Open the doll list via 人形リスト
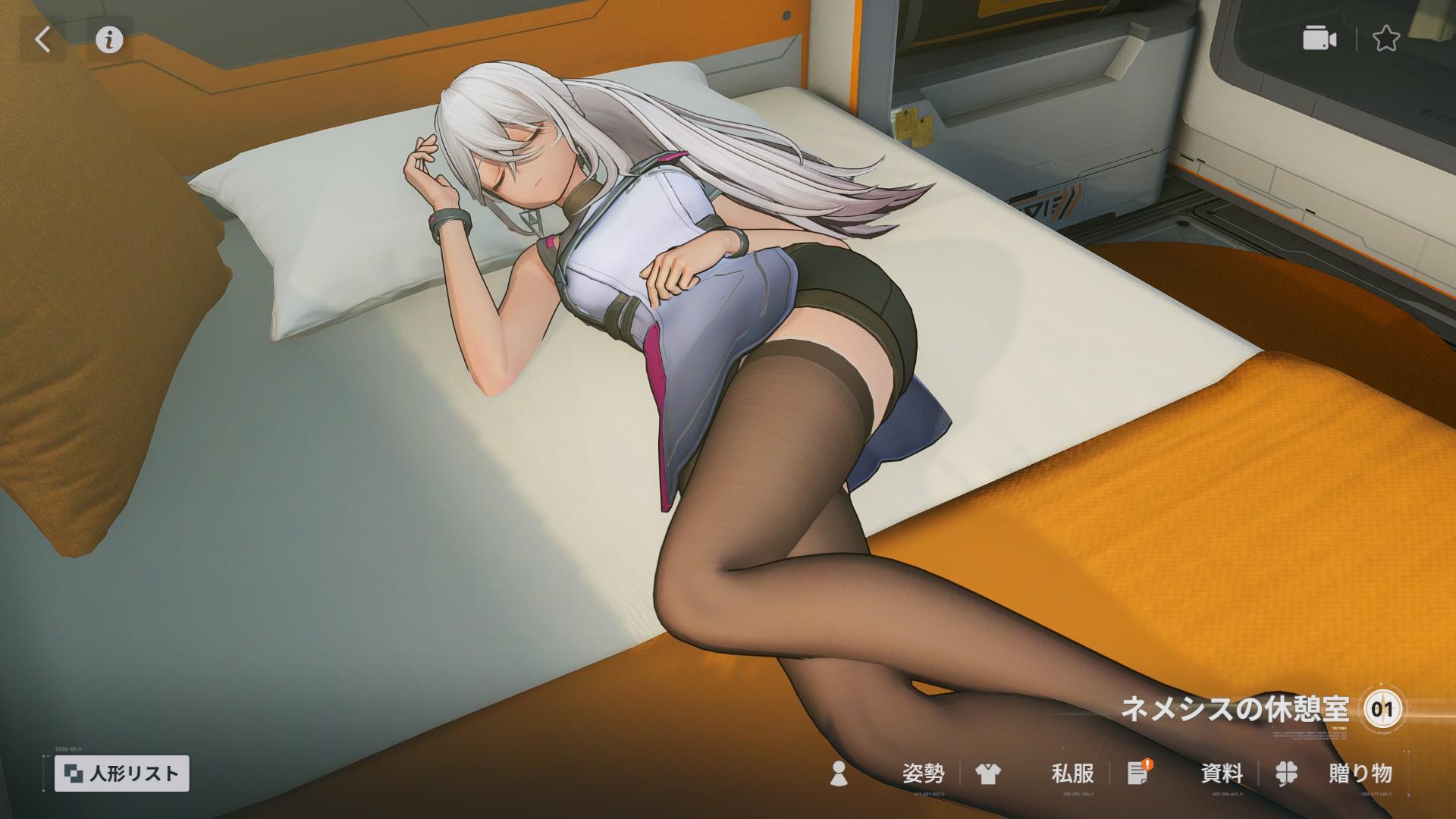 [121, 773]
